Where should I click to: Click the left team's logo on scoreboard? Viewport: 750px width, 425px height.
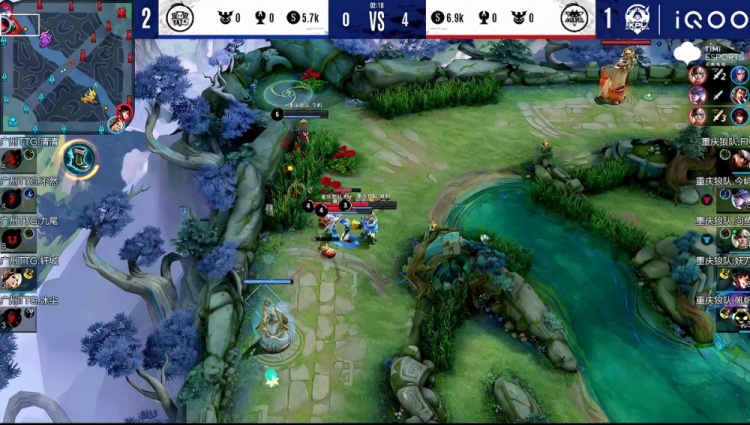click(x=180, y=17)
